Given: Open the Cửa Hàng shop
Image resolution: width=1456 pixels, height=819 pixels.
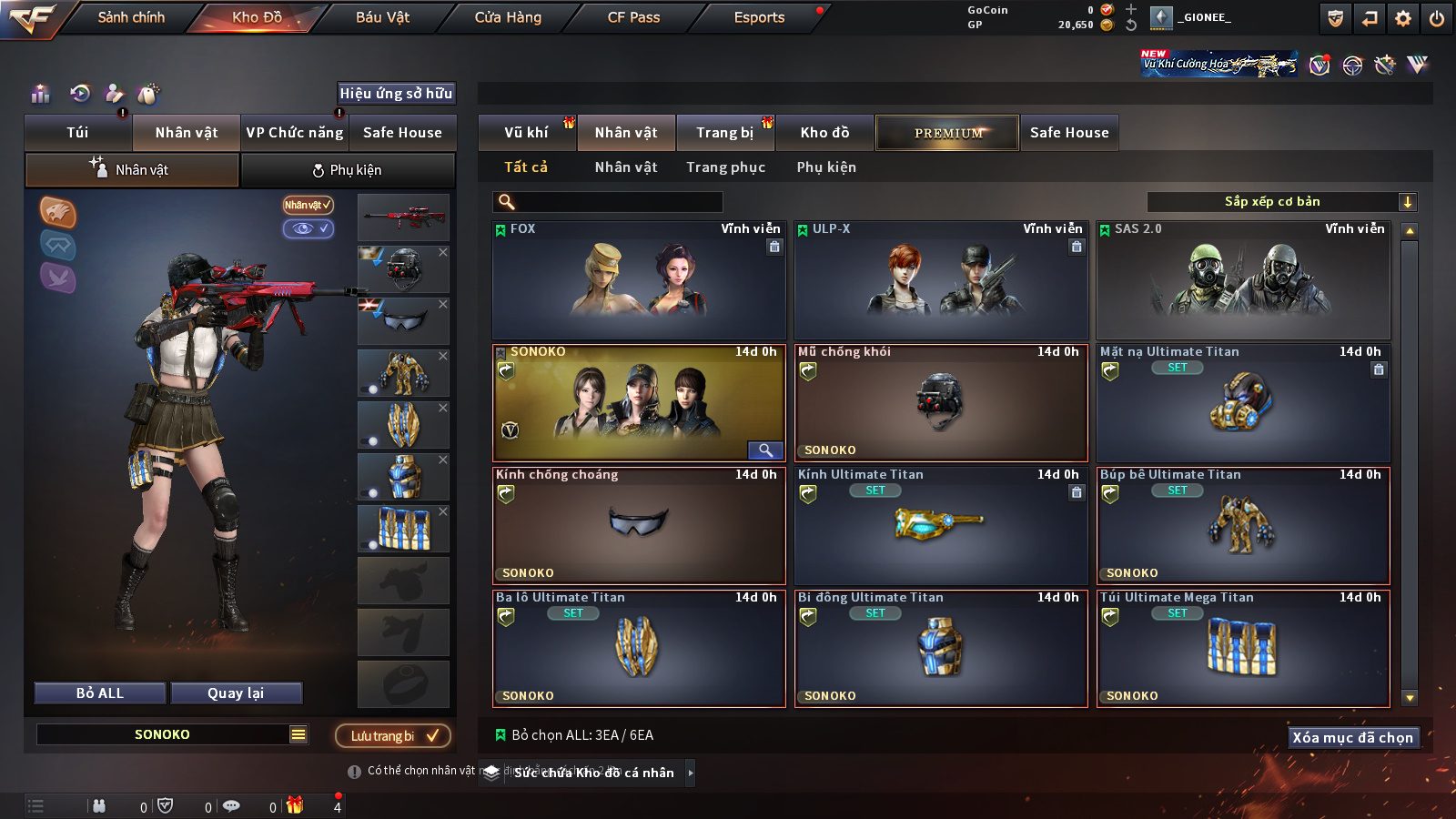Looking at the screenshot, I should pos(508,17).
